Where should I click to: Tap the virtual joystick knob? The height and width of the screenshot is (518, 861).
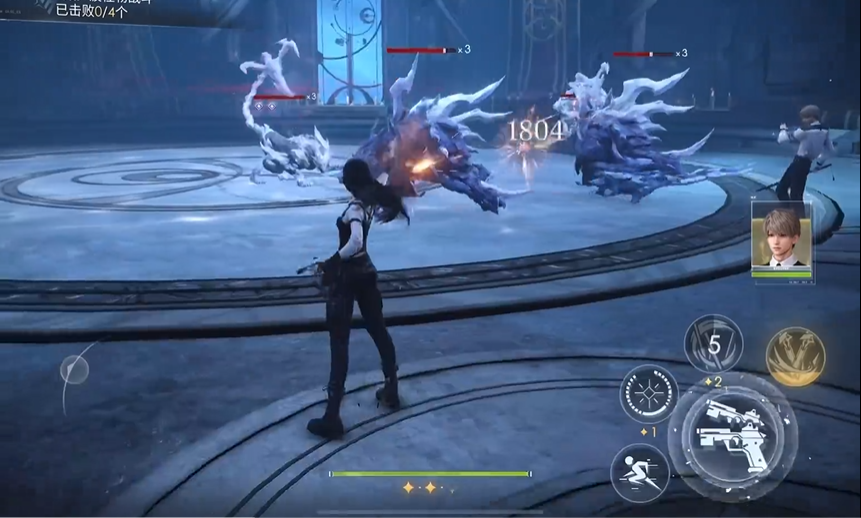(x=74, y=371)
